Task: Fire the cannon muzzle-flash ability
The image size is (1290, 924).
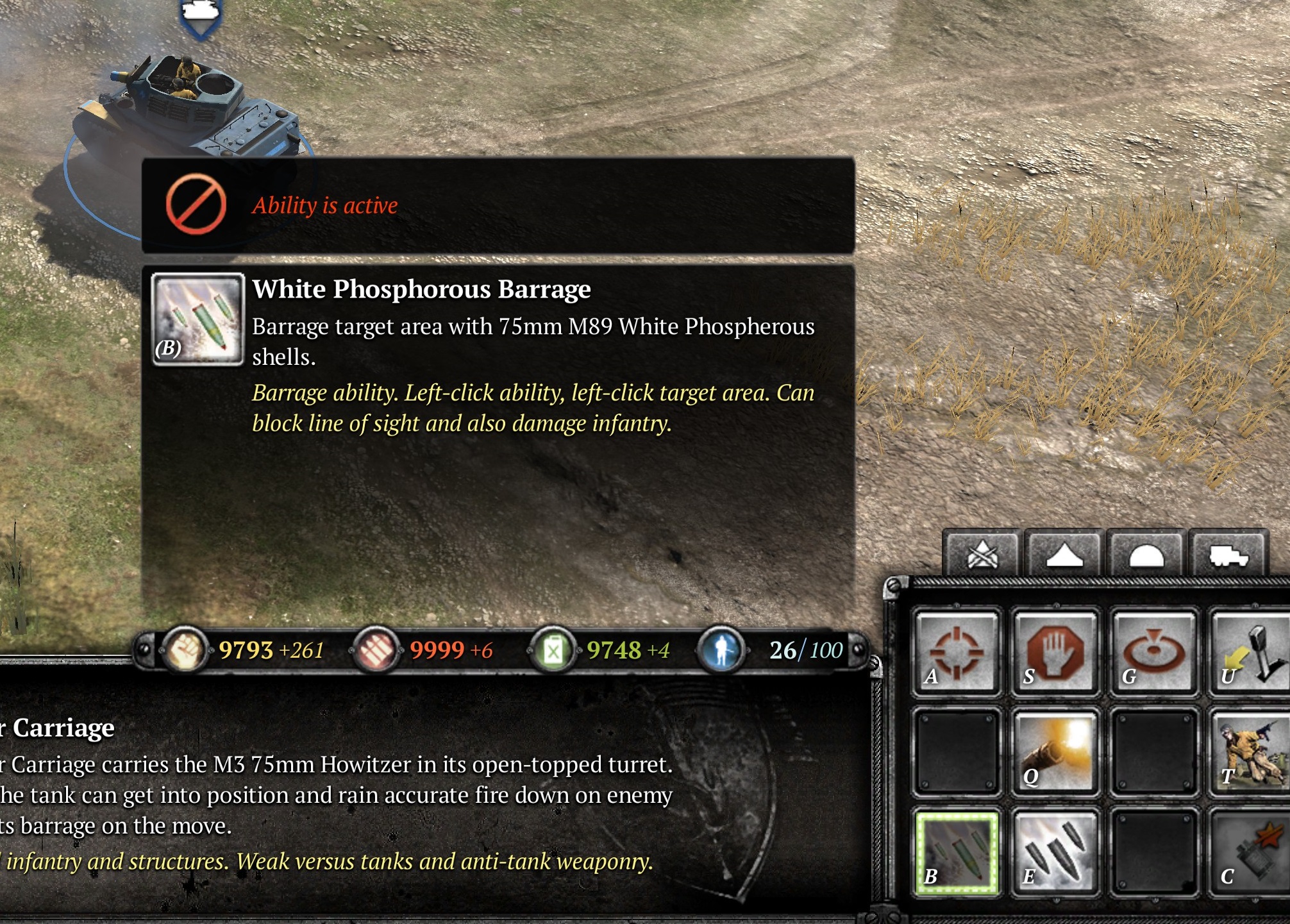Action: tap(1055, 753)
